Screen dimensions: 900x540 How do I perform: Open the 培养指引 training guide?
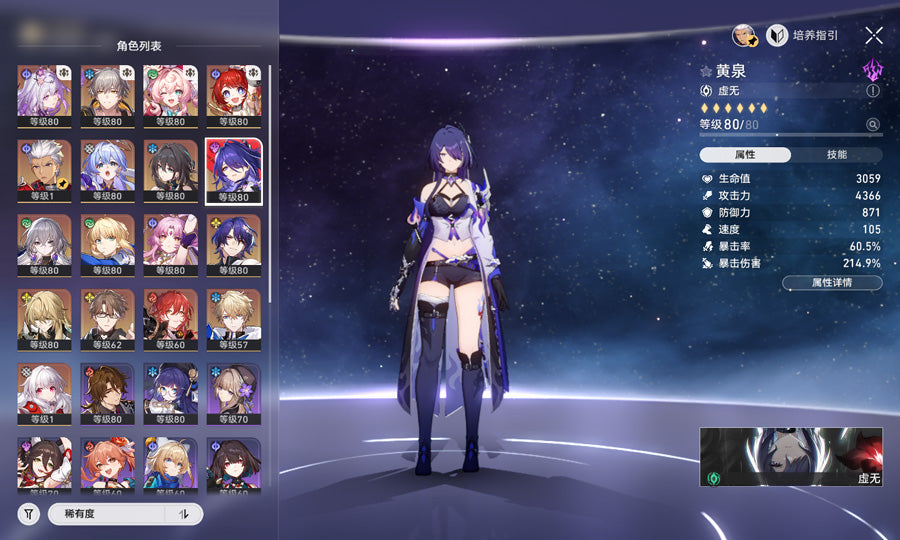[x=802, y=35]
